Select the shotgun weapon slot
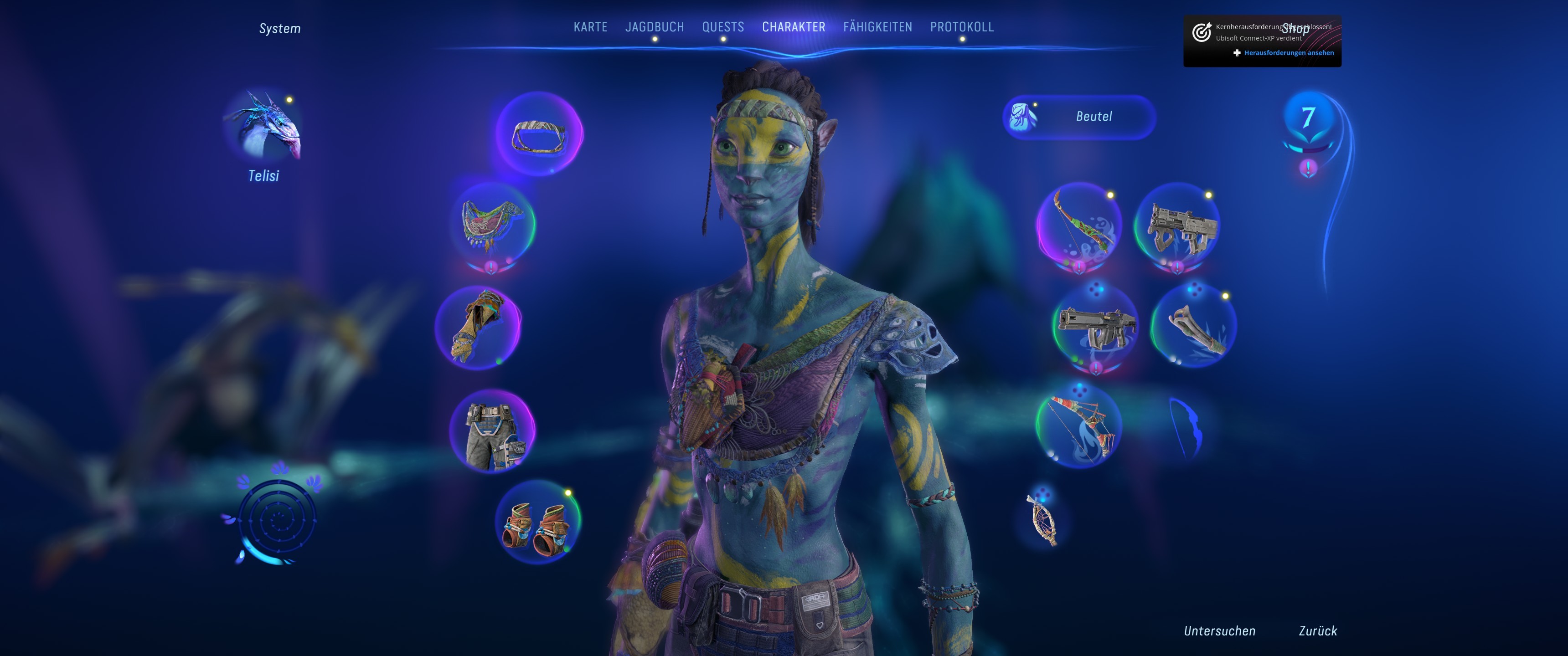This screenshot has width=1568, height=656. 1177,226
